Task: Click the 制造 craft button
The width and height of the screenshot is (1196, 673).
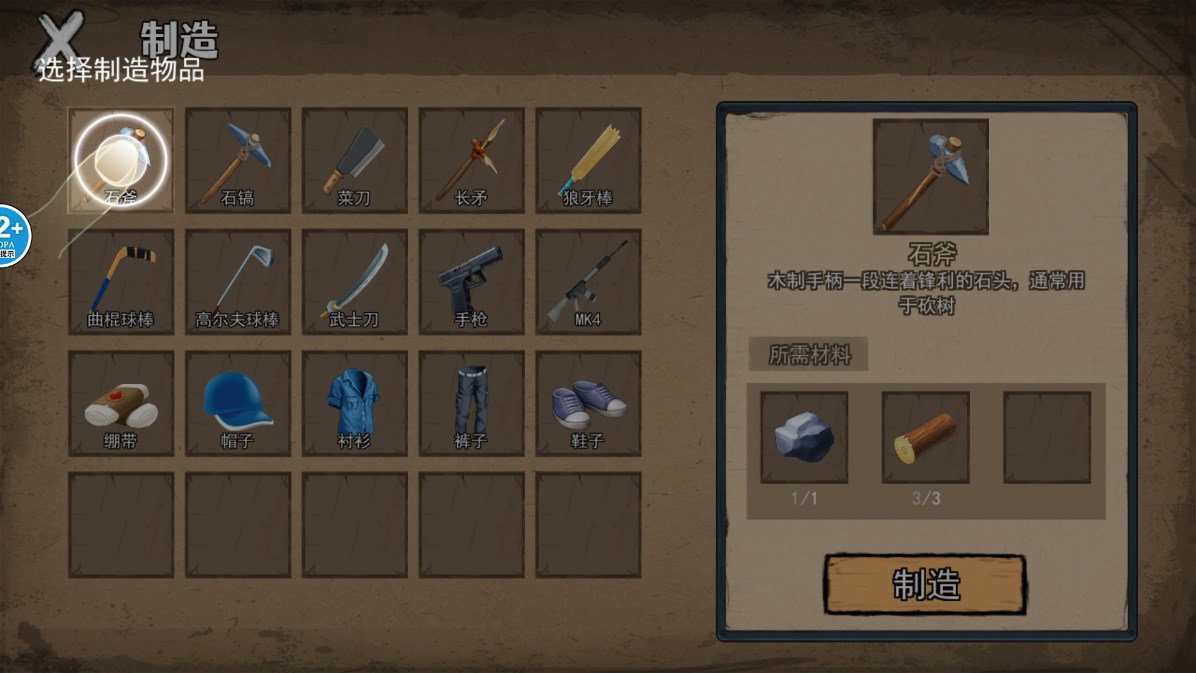Action: click(x=925, y=584)
